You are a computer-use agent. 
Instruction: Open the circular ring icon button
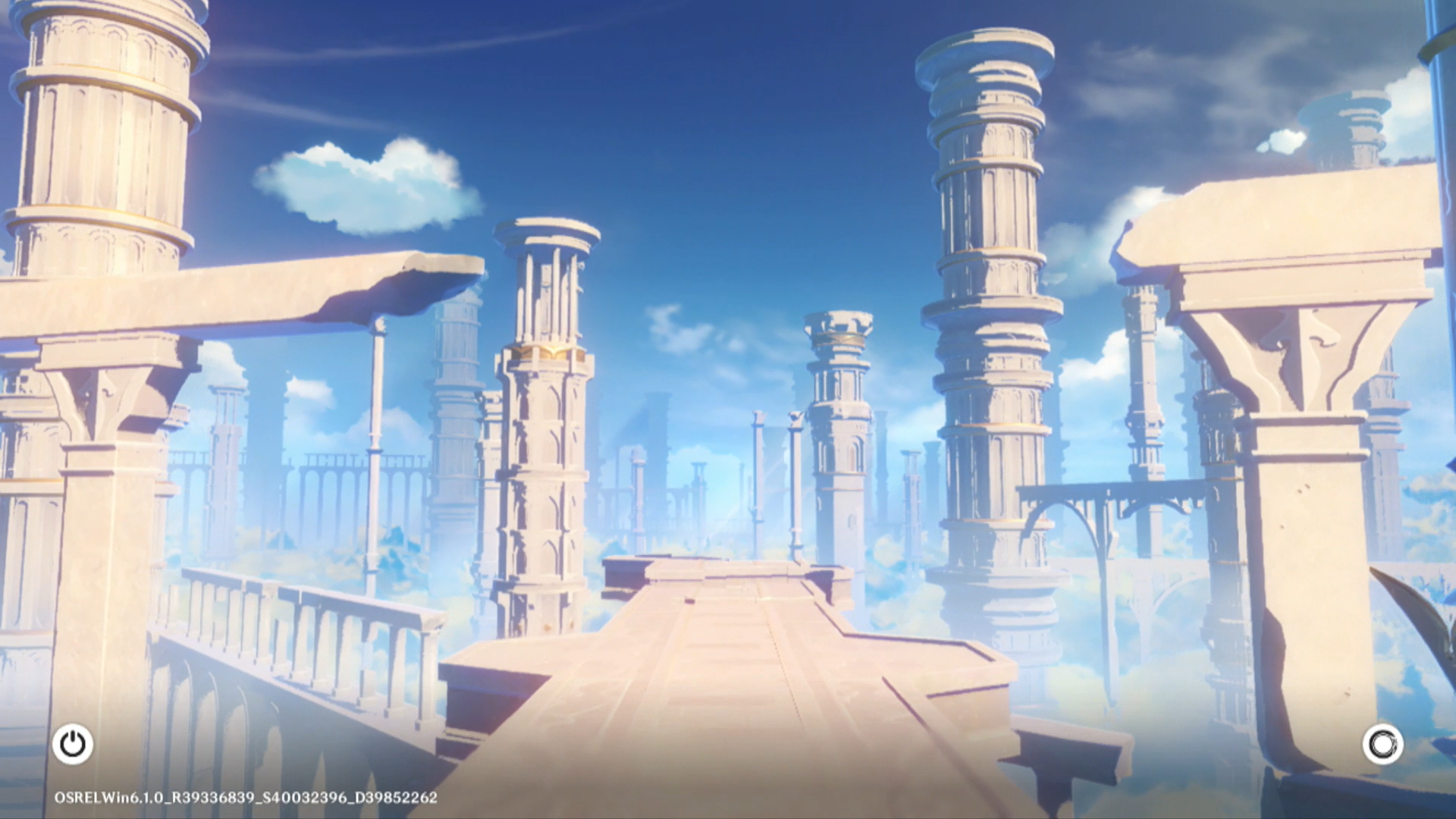pos(1382,744)
